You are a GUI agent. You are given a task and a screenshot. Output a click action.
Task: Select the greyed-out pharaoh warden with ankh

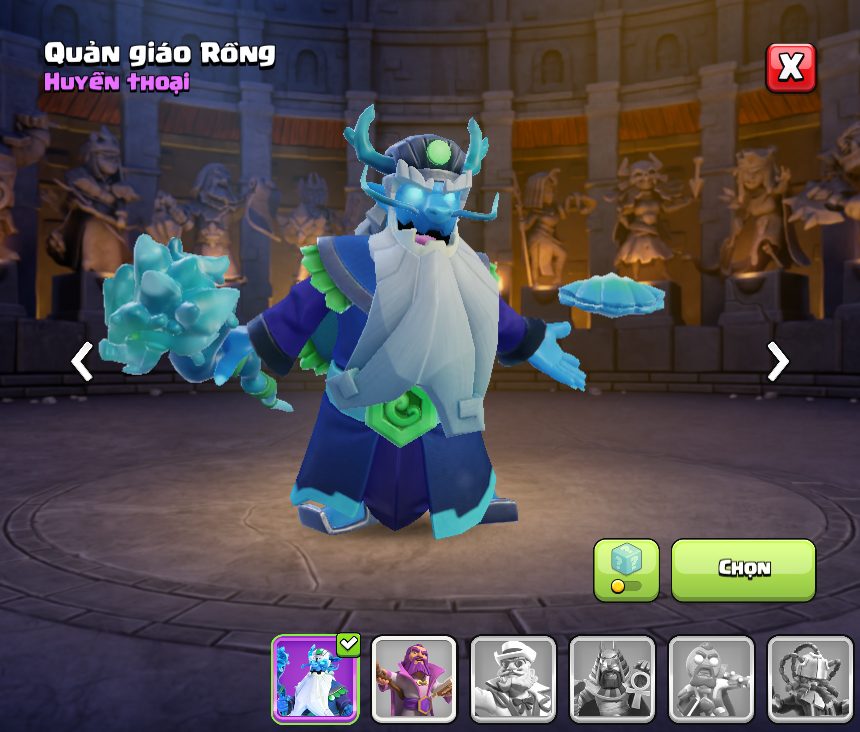[612, 679]
